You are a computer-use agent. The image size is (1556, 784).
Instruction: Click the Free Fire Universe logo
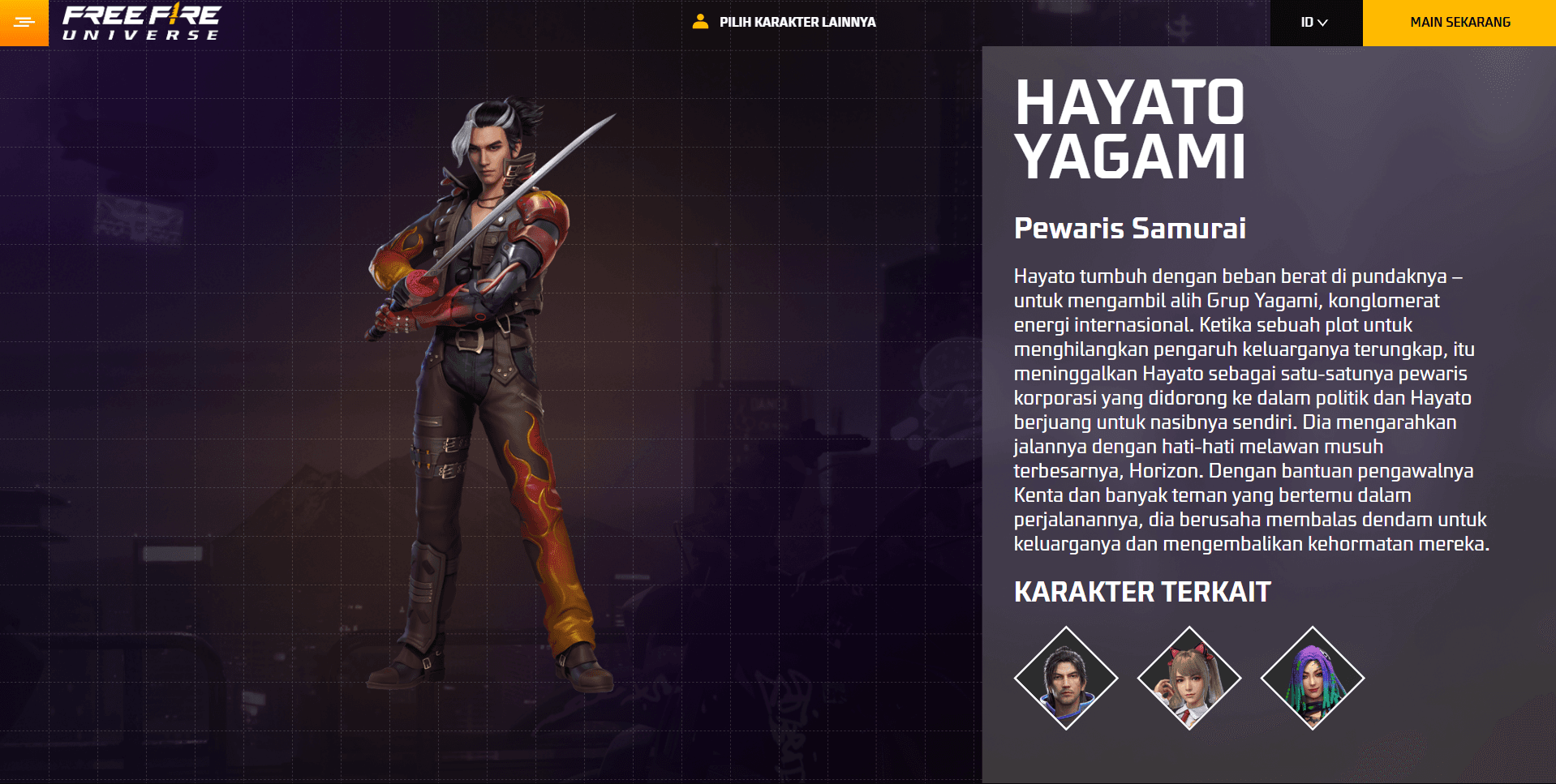click(x=142, y=23)
